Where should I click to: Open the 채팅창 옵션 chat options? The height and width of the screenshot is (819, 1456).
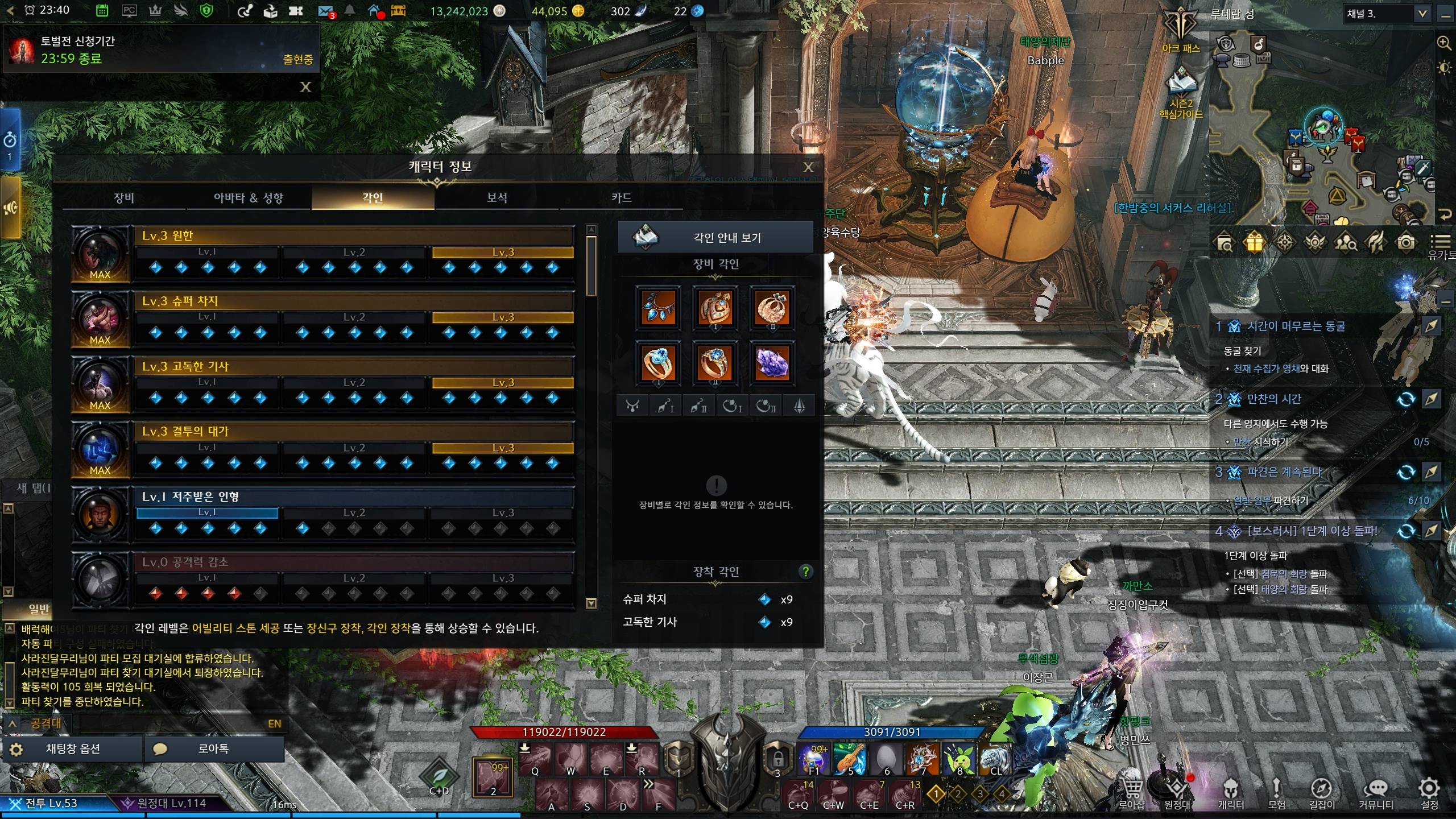[x=73, y=749]
